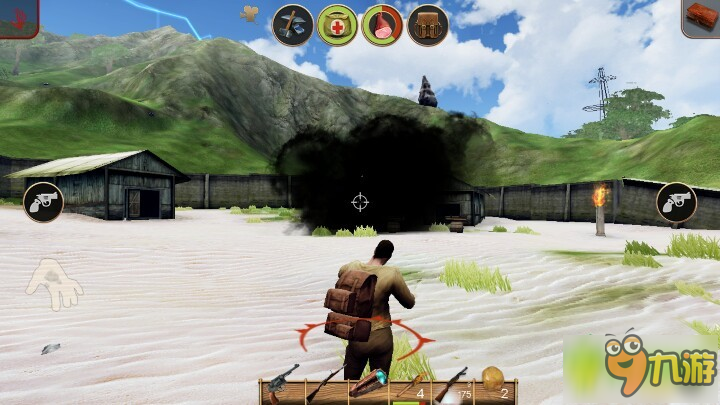Tap the red arrow corner button
720x405 pixels.
(17, 17)
